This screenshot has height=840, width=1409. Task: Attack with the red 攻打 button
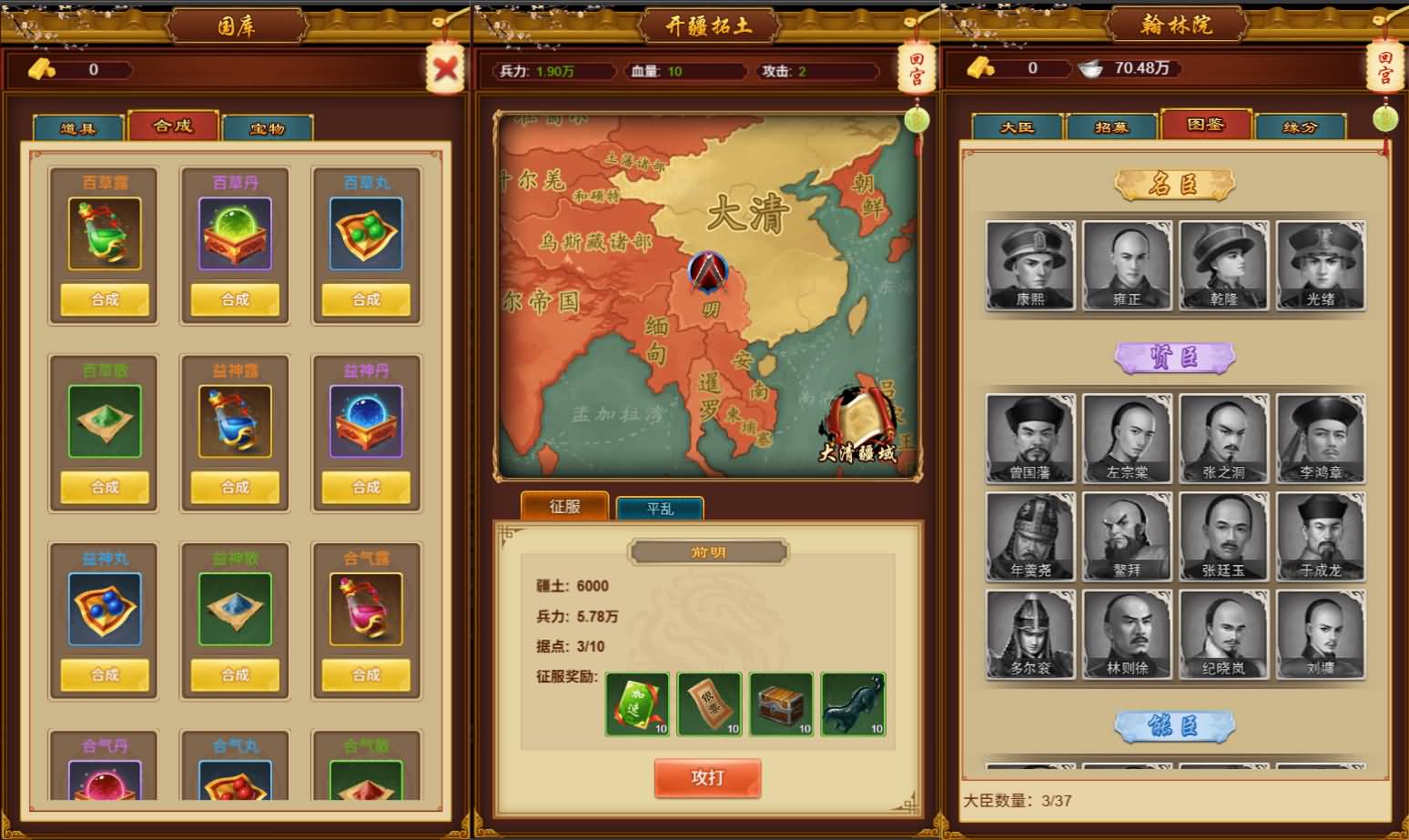point(707,777)
